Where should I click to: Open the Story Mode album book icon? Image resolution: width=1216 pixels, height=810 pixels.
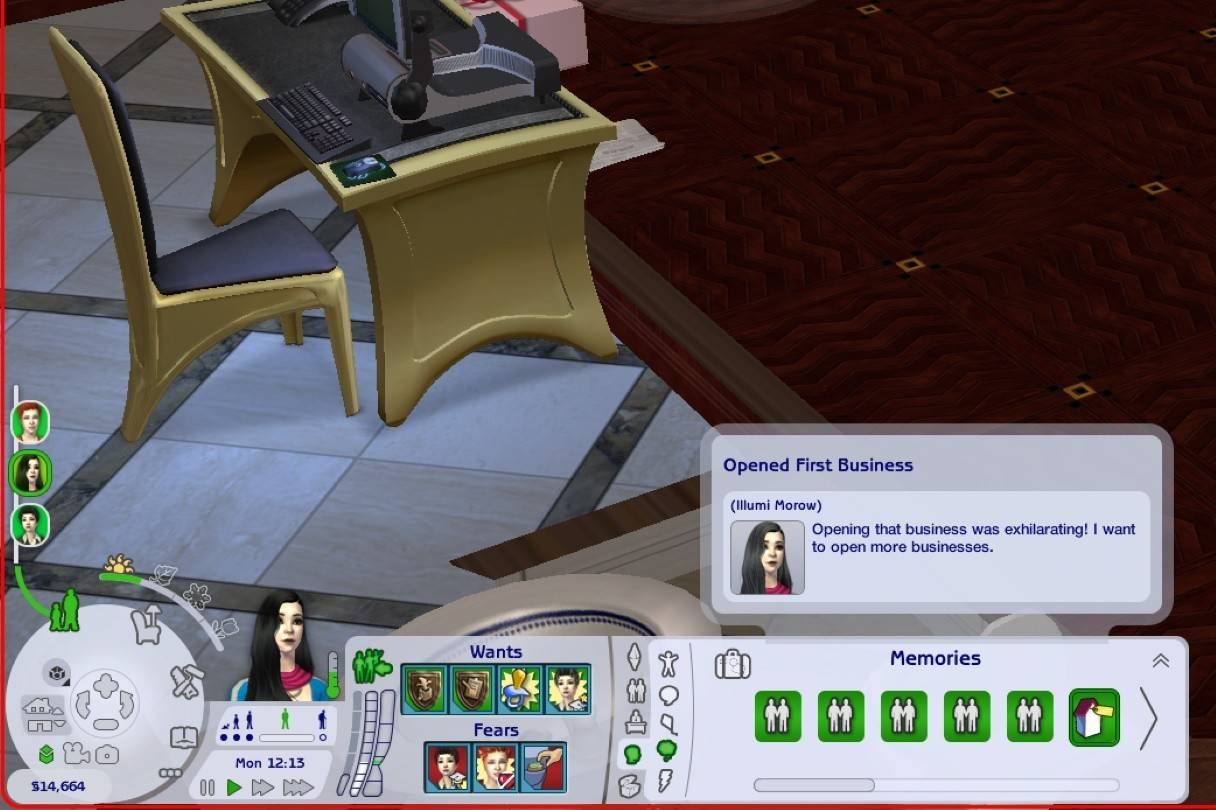[x=184, y=738]
